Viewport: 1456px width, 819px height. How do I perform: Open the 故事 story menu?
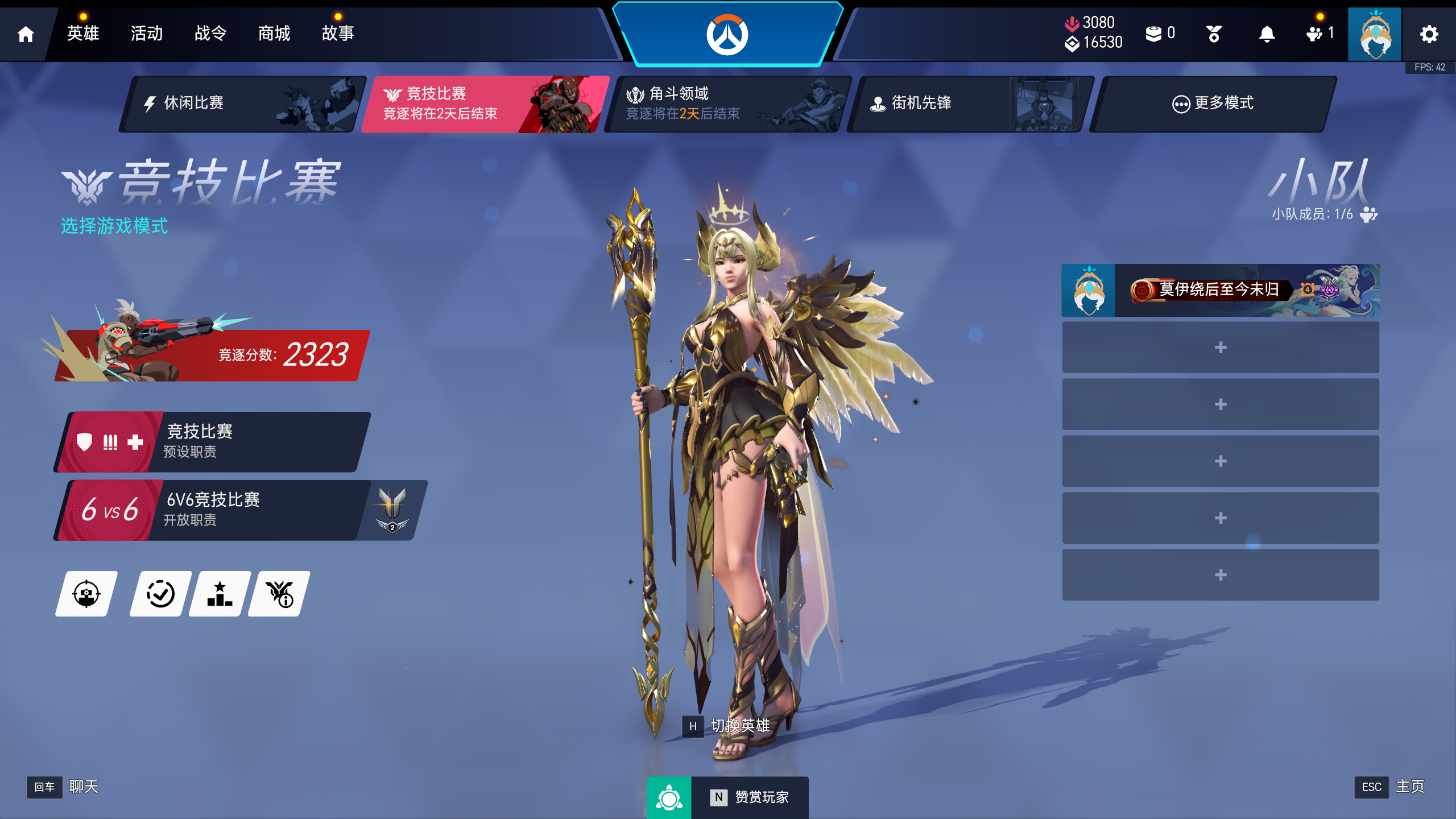point(338,34)
